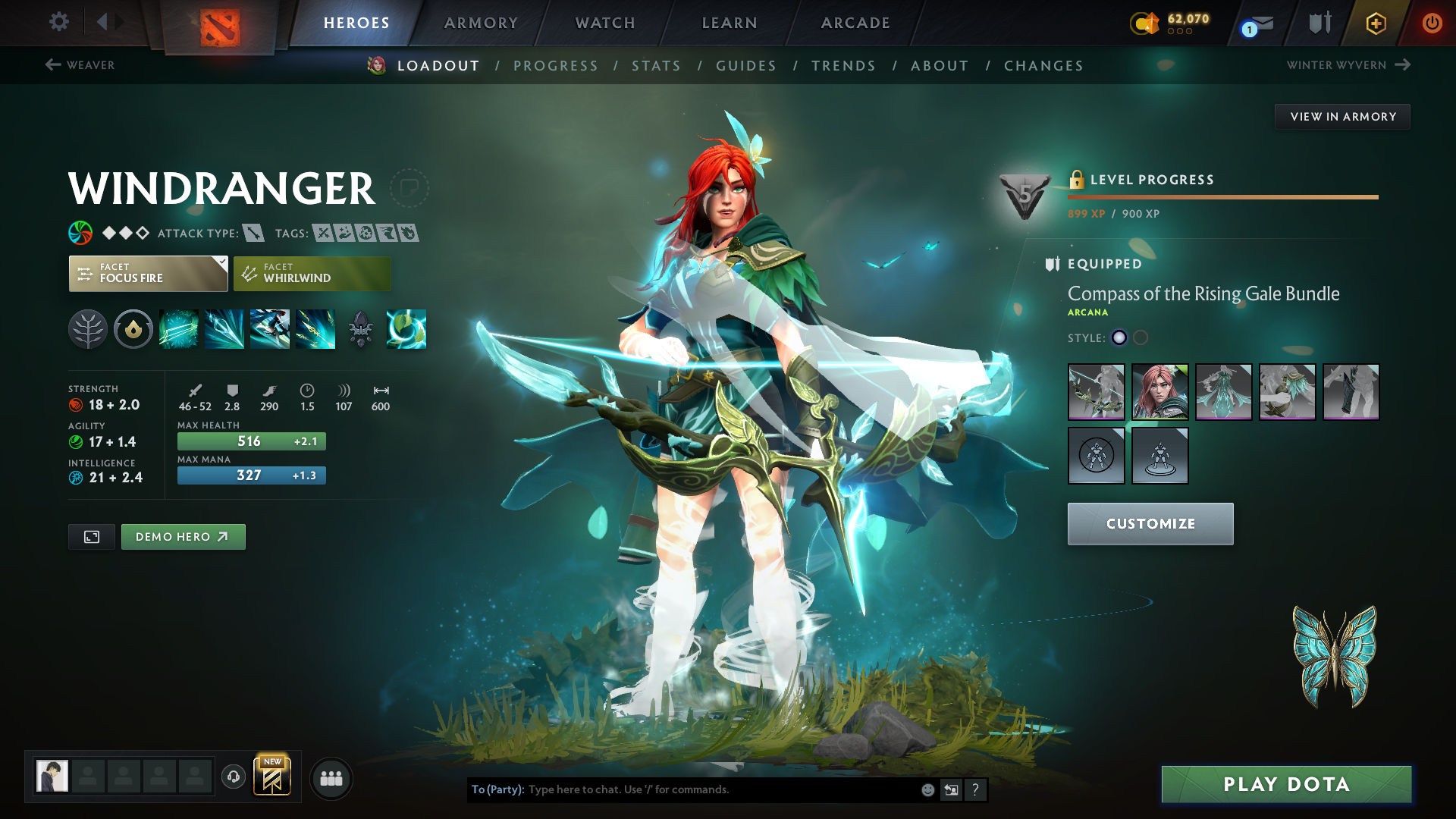Open the emoticon picker in chat
Image resolution: width=1456 pixels, height=819 pixels.
[x=927, y=789]
